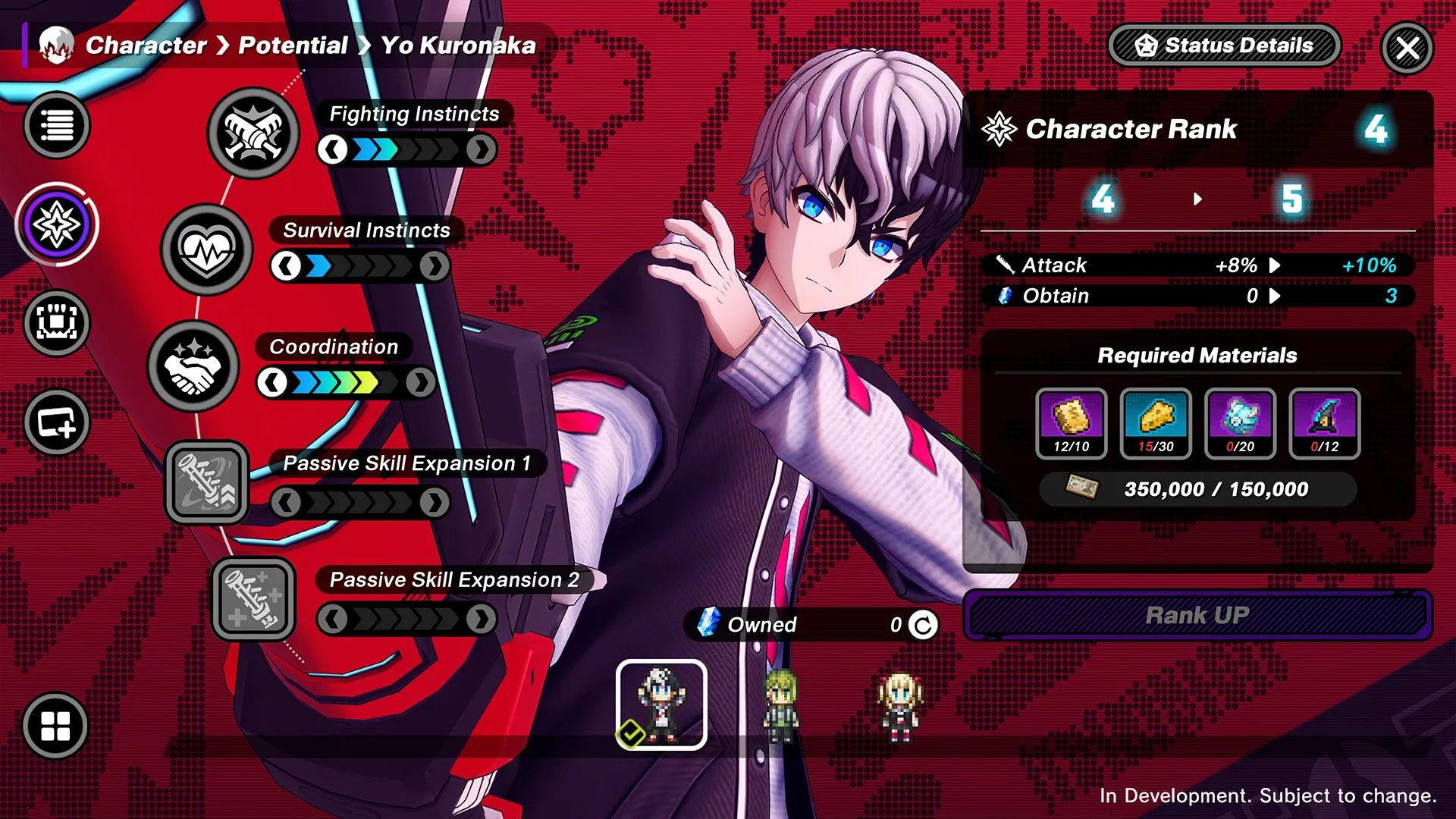The height and width of the screenshot is (819, 1456).
Task: Click the Rank UP button
Action: tap(1197, 615)
